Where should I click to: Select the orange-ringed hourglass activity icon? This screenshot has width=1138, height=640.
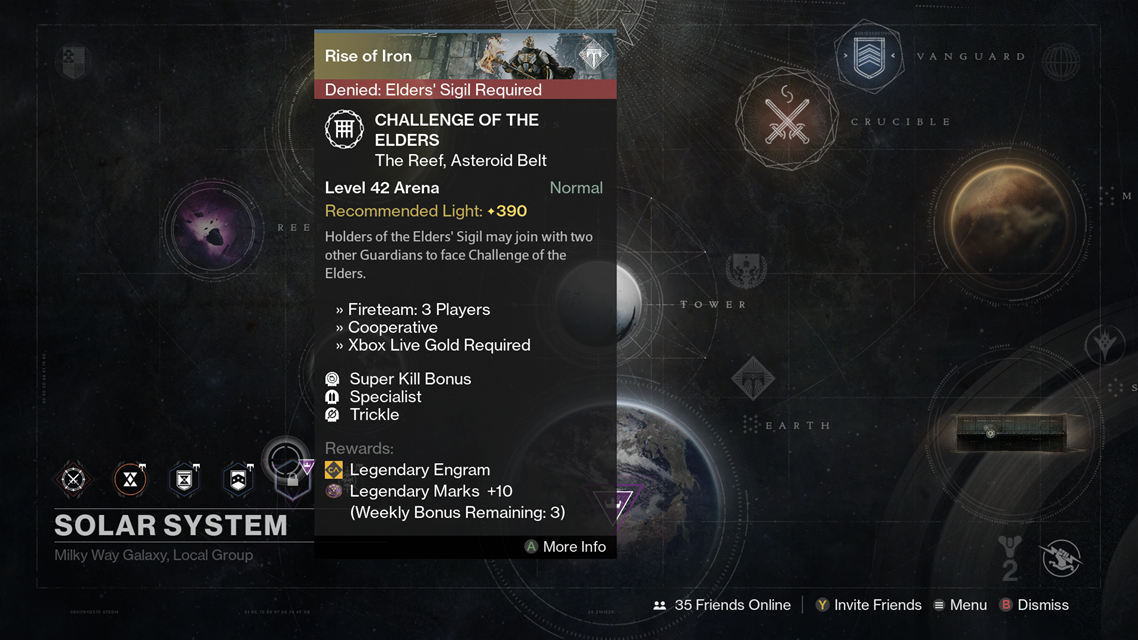coord(130,480)
